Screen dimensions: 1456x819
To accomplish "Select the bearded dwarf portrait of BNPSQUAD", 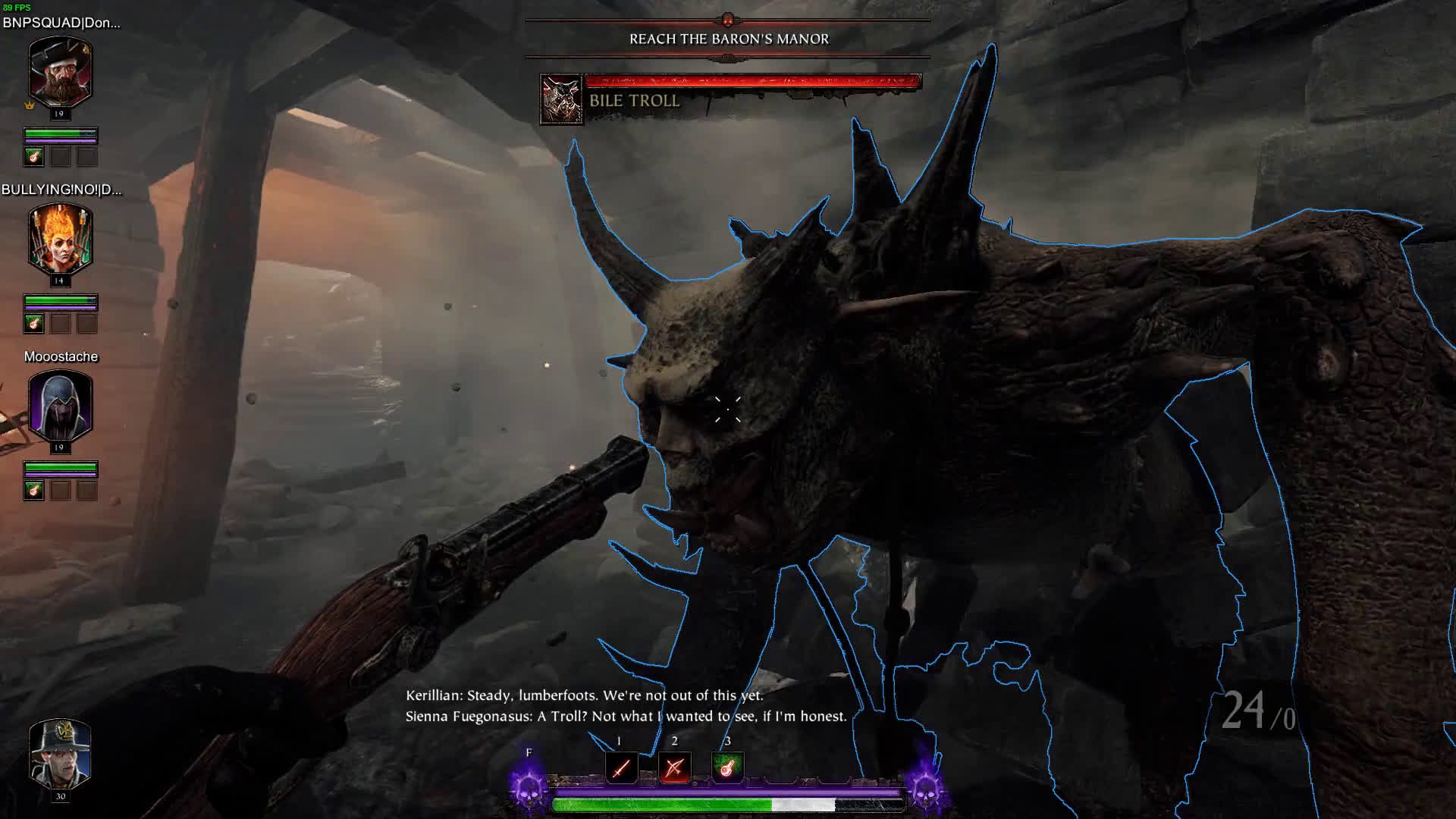I will (x=60, y=73).
